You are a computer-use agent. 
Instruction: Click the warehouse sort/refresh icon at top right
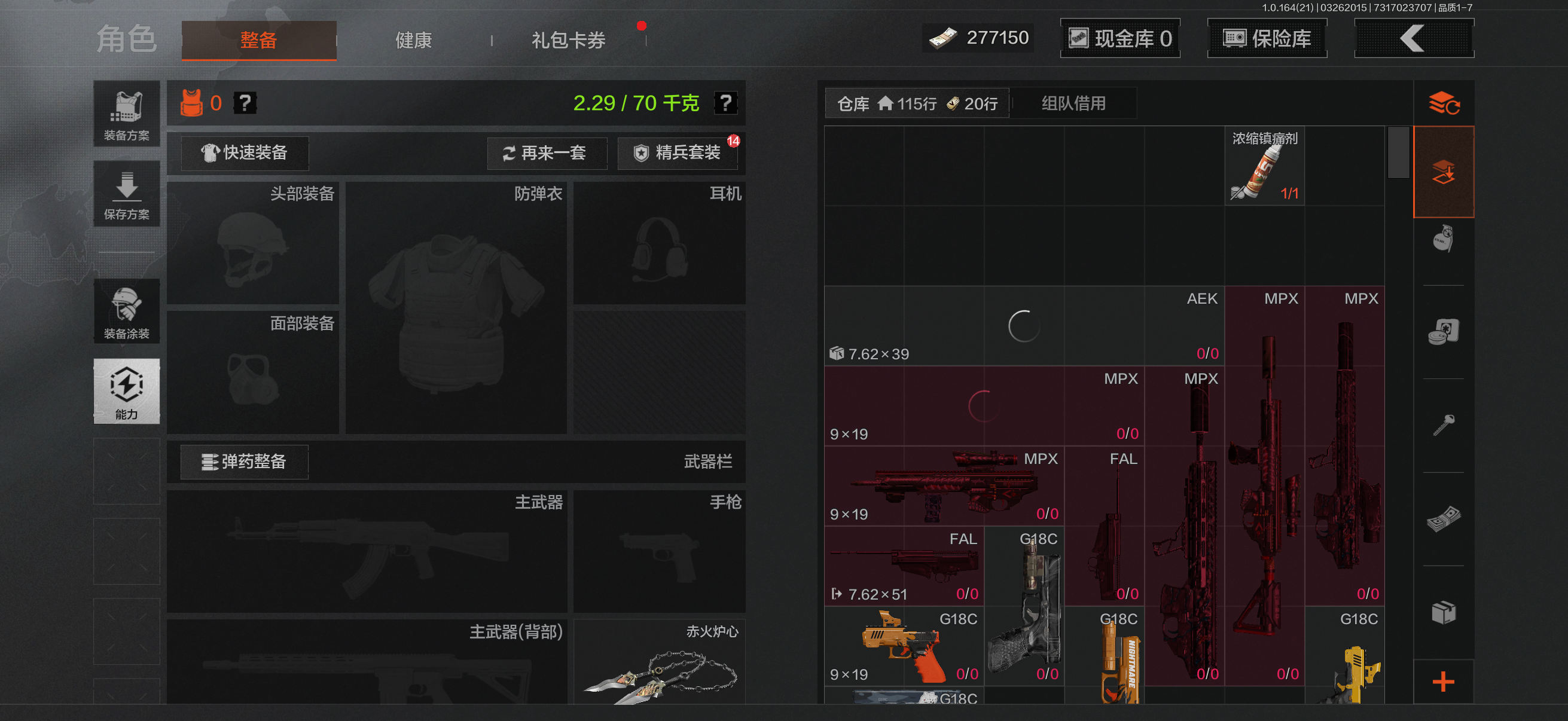[x=1444, y=103]
